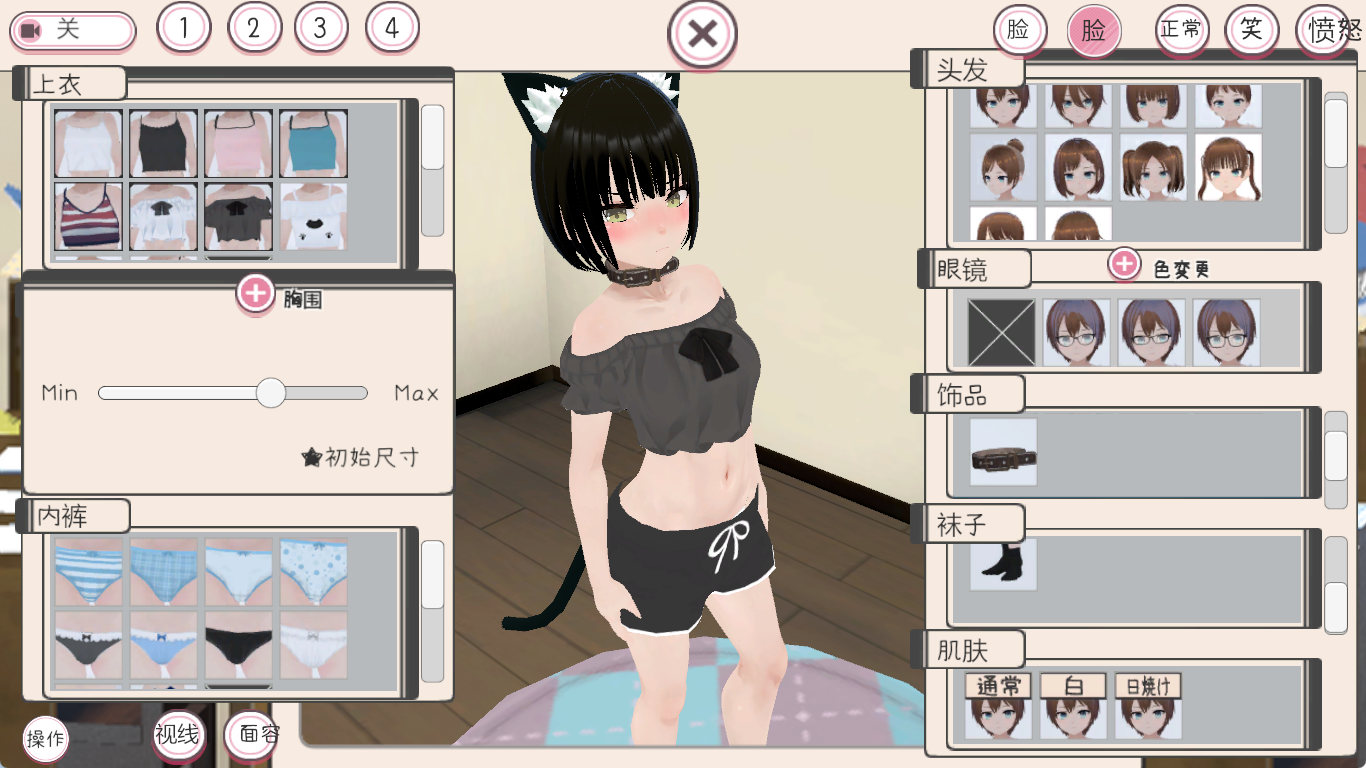Switch expression to 笑 smile
The width and height of the screenshot is (1366, 768).
pos(1253,29)
